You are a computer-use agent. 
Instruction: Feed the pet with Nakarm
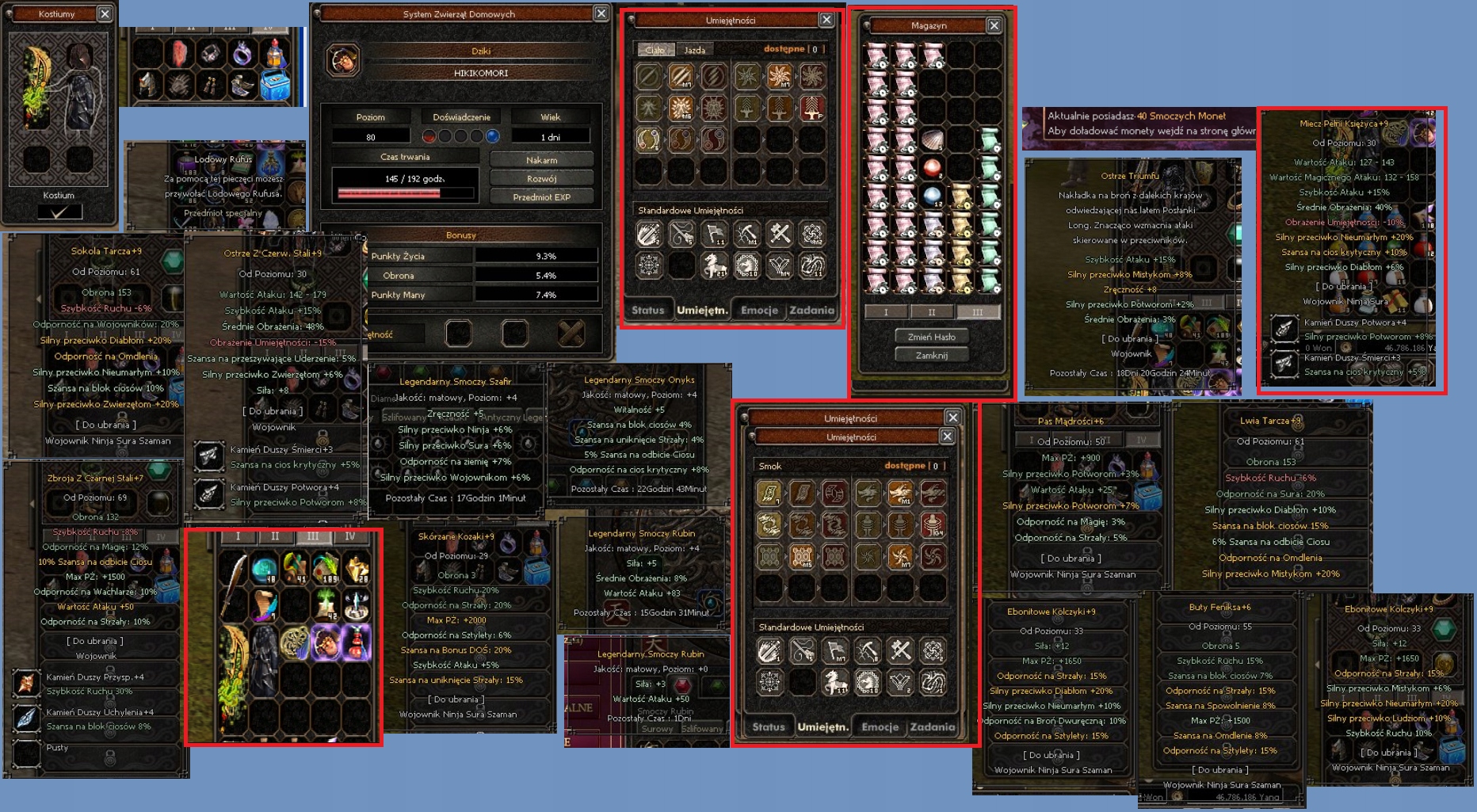click(541, 160)
